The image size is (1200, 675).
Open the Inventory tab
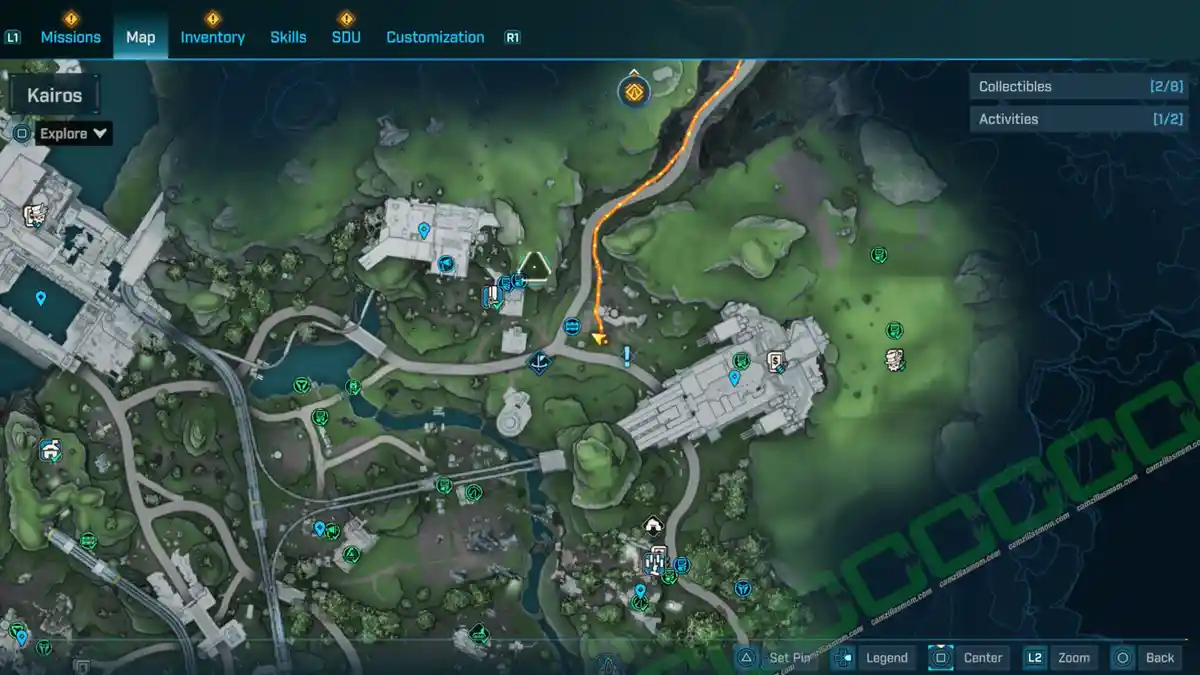coord(212,37)
